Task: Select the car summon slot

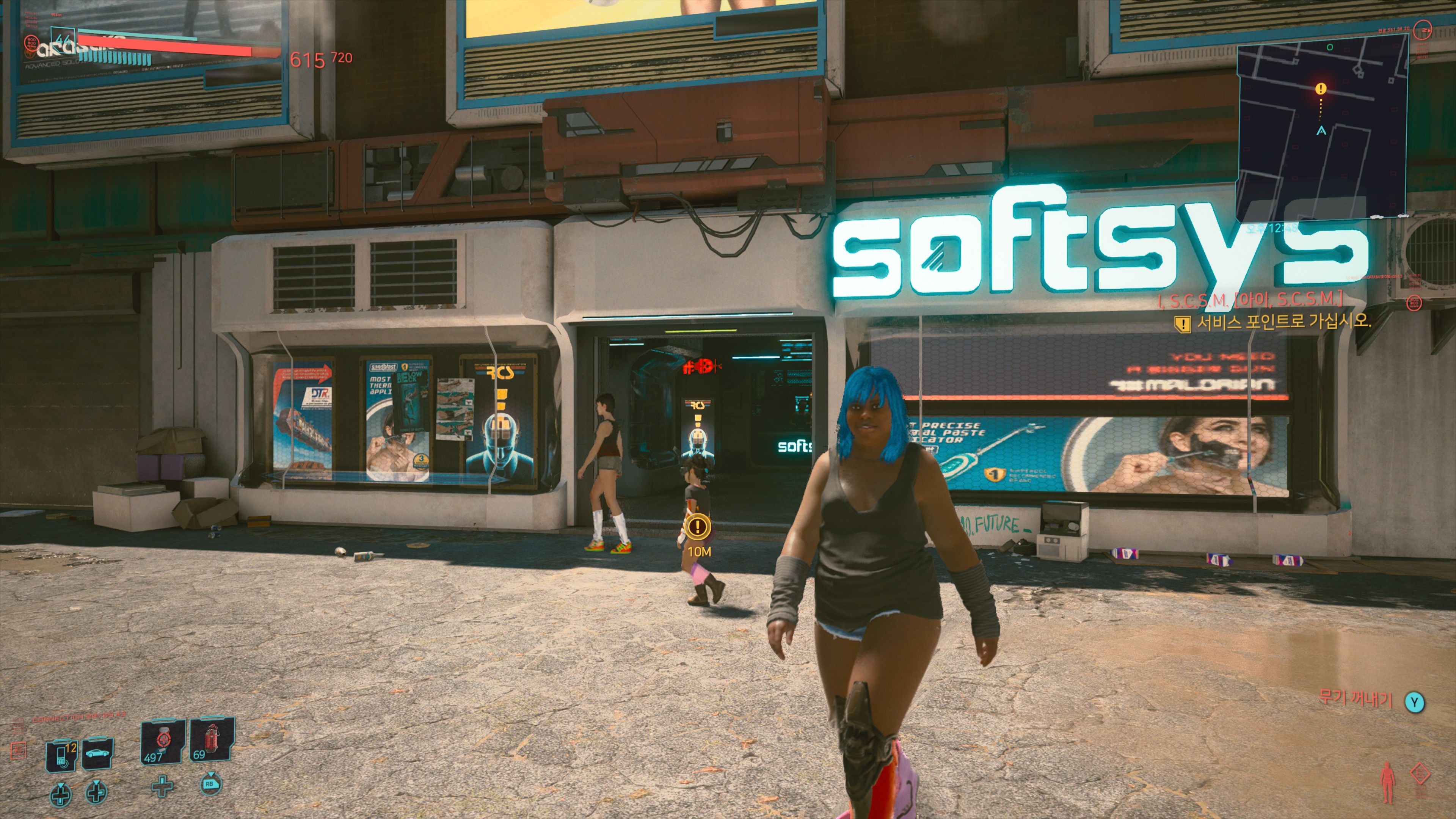Action: [97, 753]
